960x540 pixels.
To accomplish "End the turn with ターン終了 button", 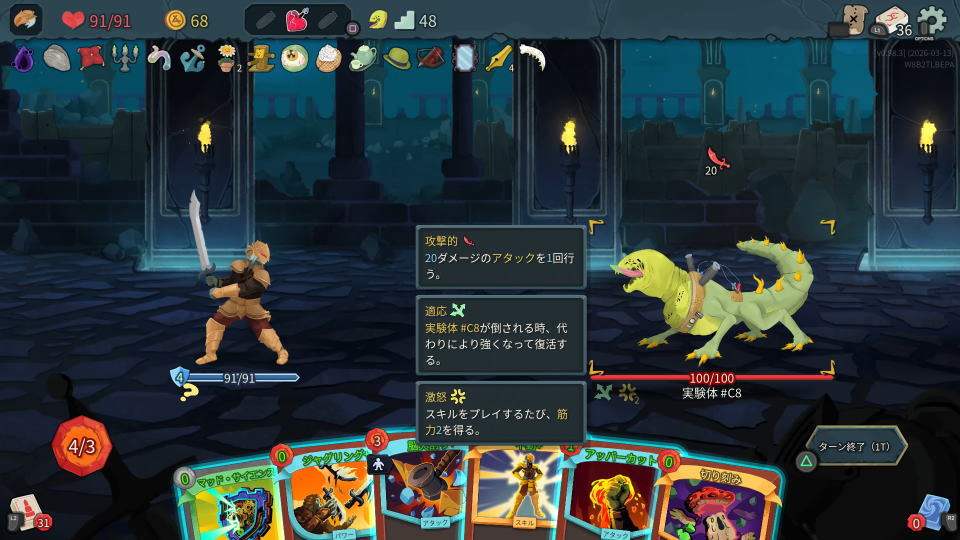I will pyautogui.click(x=857, y=446).
